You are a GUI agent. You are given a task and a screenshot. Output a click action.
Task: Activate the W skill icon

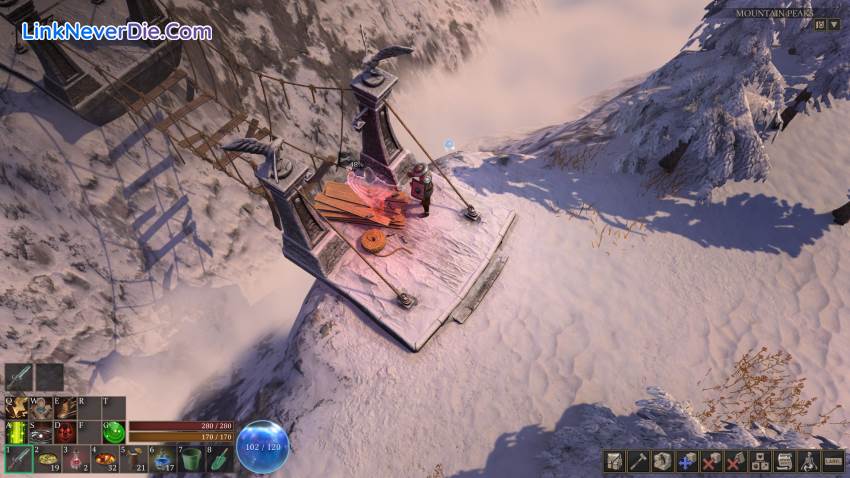coord(40,408)
